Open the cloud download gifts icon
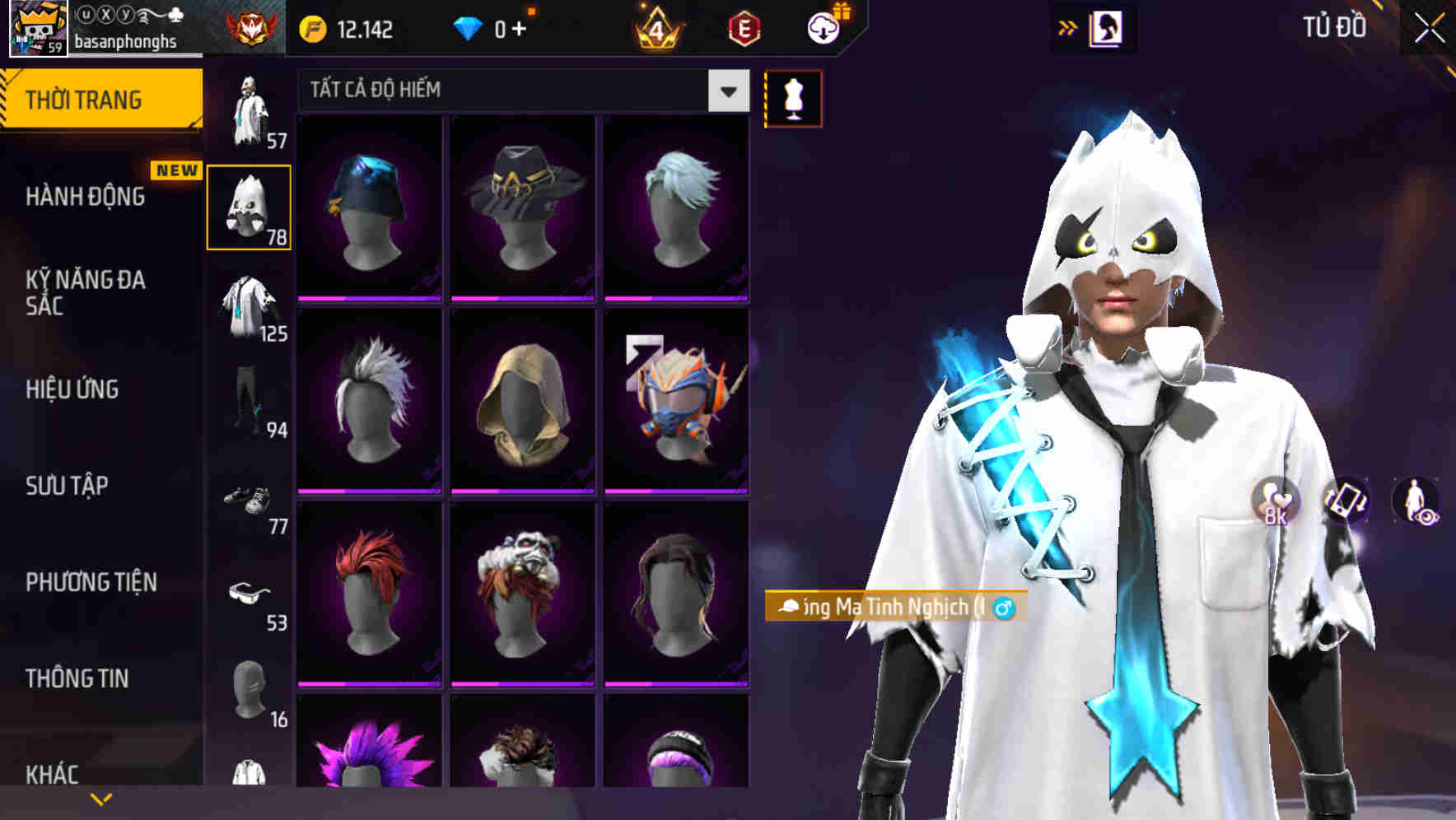 824,29
